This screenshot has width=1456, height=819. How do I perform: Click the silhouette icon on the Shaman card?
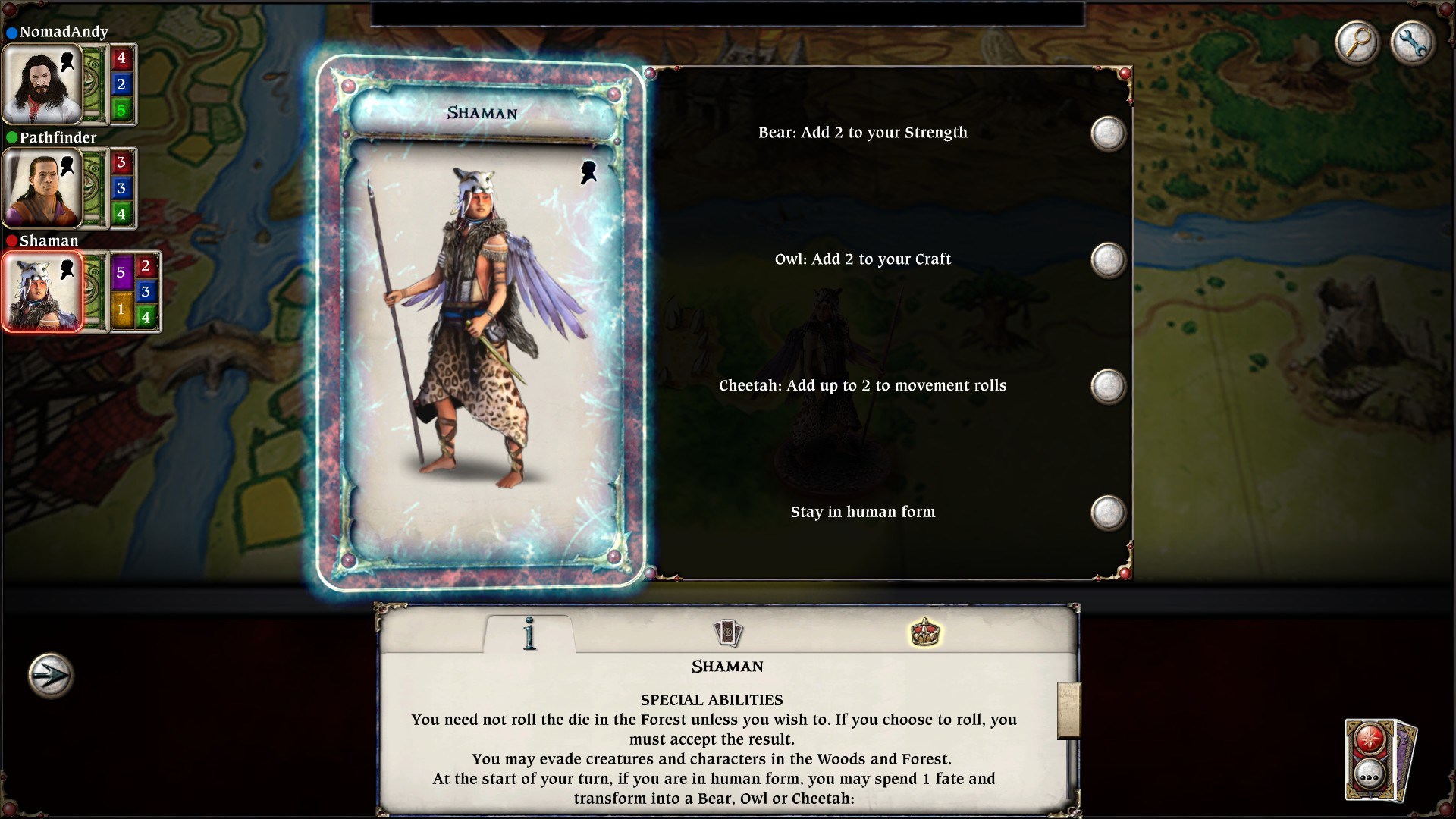click(588, 171)
